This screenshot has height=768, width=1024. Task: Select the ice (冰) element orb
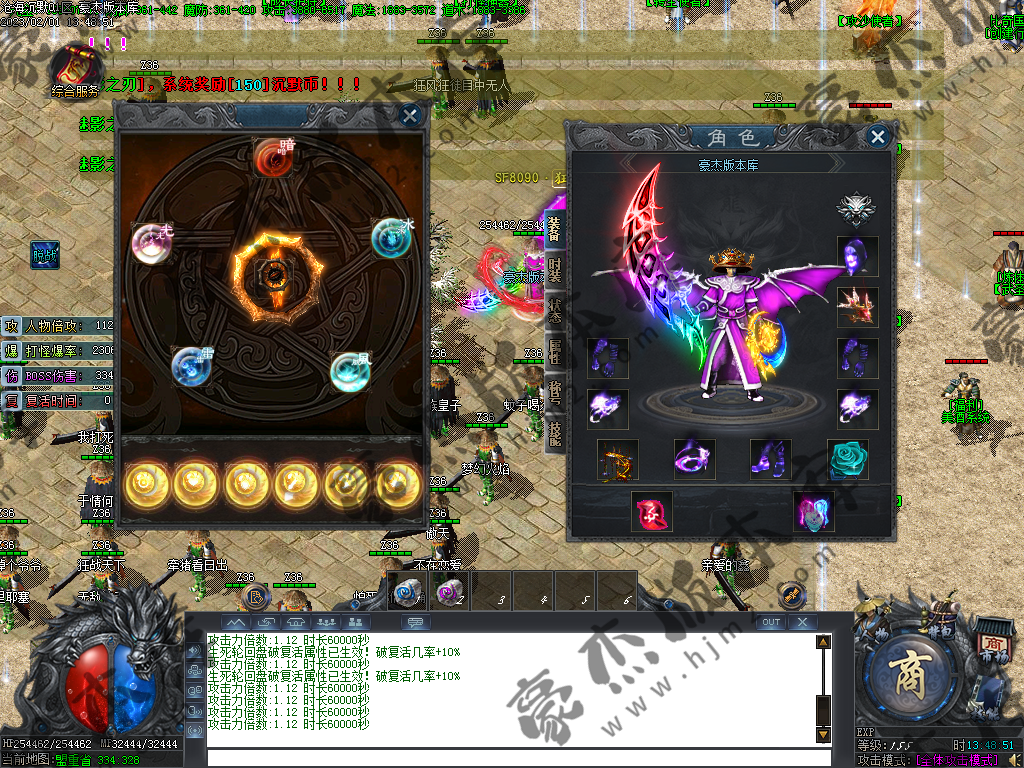tap(390, 238)
